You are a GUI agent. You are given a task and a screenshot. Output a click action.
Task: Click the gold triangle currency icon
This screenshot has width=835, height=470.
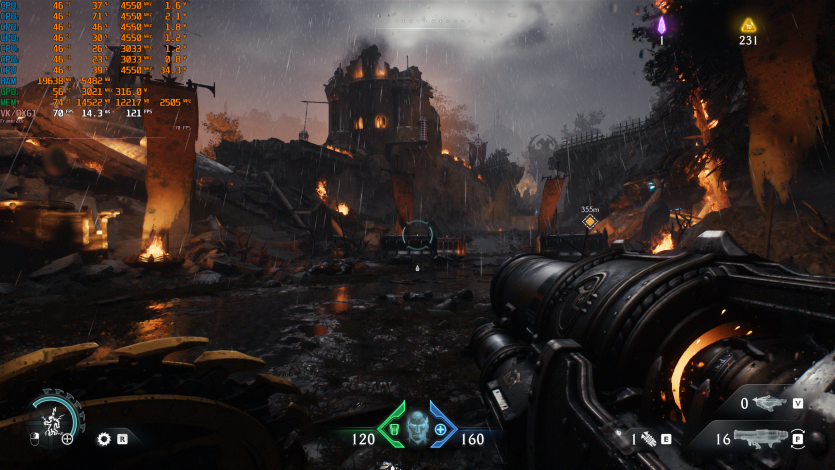748,25
